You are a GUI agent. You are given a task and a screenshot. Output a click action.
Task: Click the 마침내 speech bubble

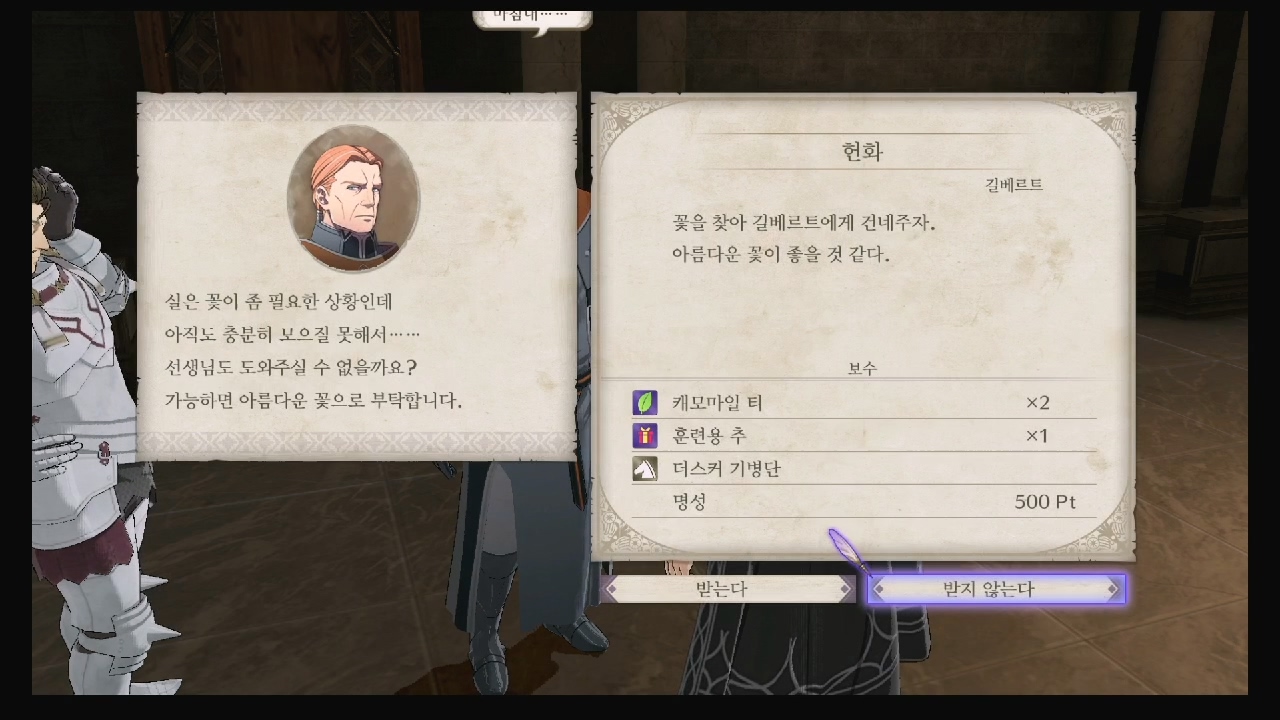[x=530, y=16]
